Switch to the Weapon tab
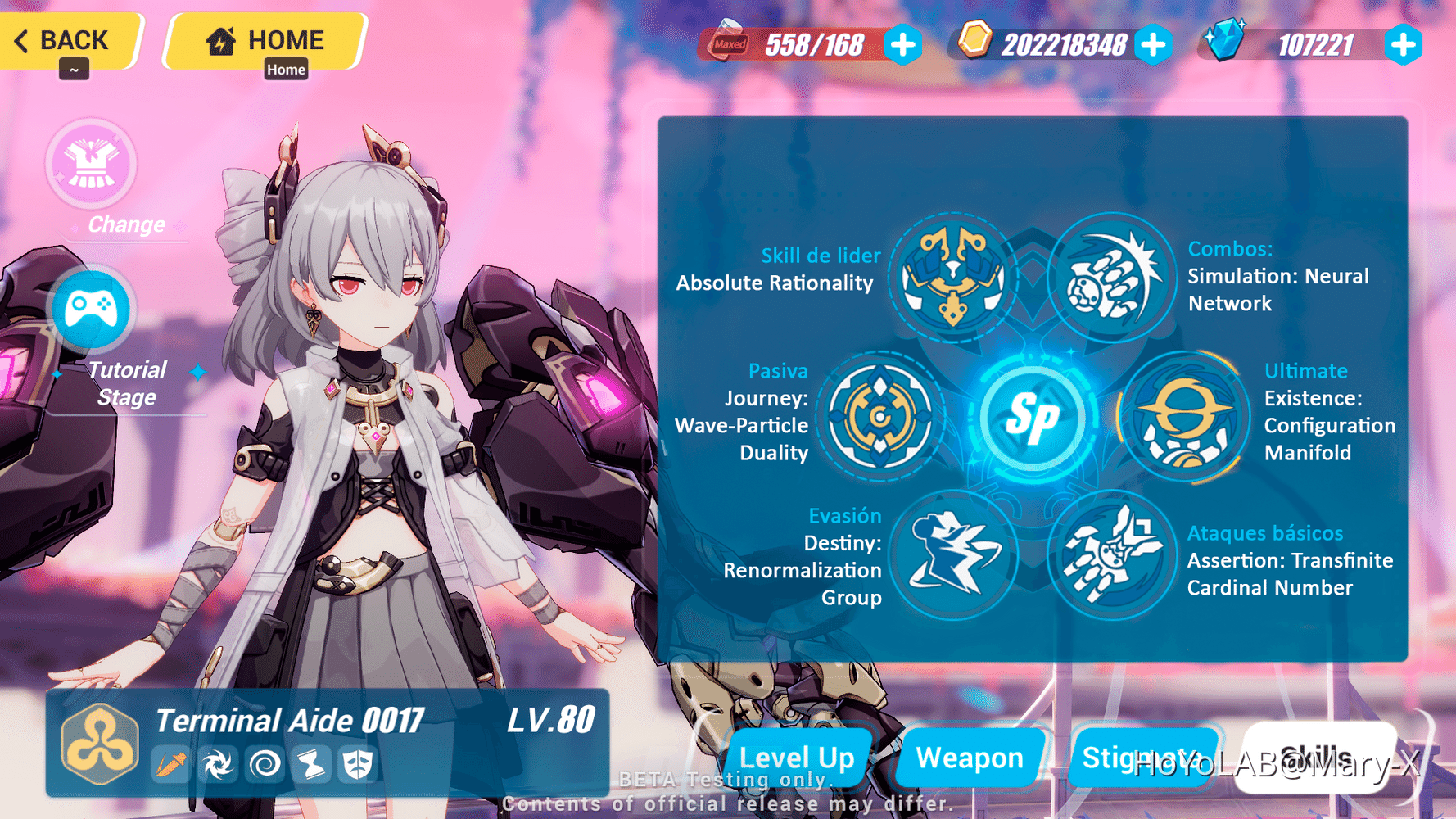The image size is (1456, 819). (970, 758)
